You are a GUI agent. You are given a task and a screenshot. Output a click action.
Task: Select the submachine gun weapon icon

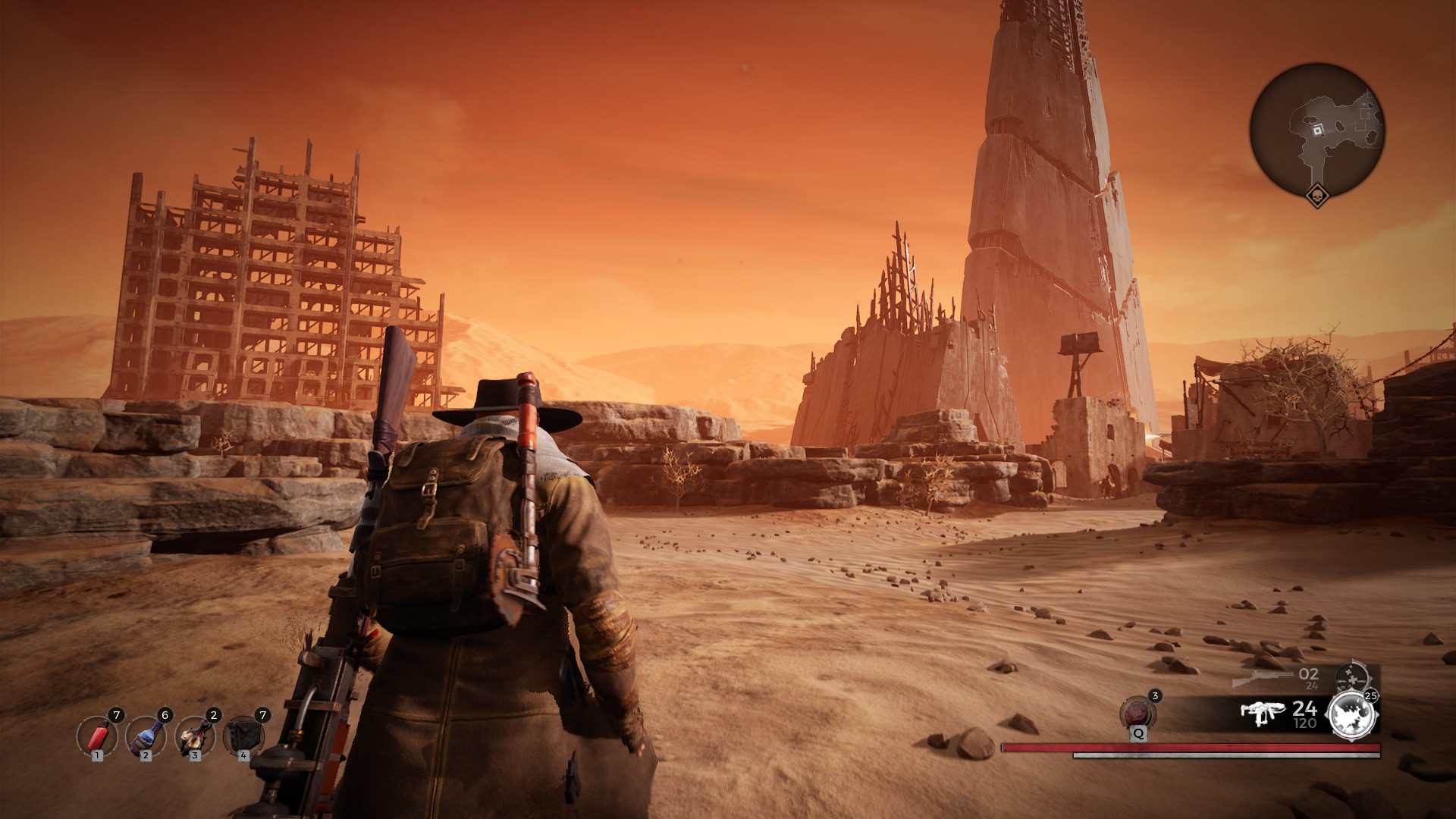(1263, 713)
